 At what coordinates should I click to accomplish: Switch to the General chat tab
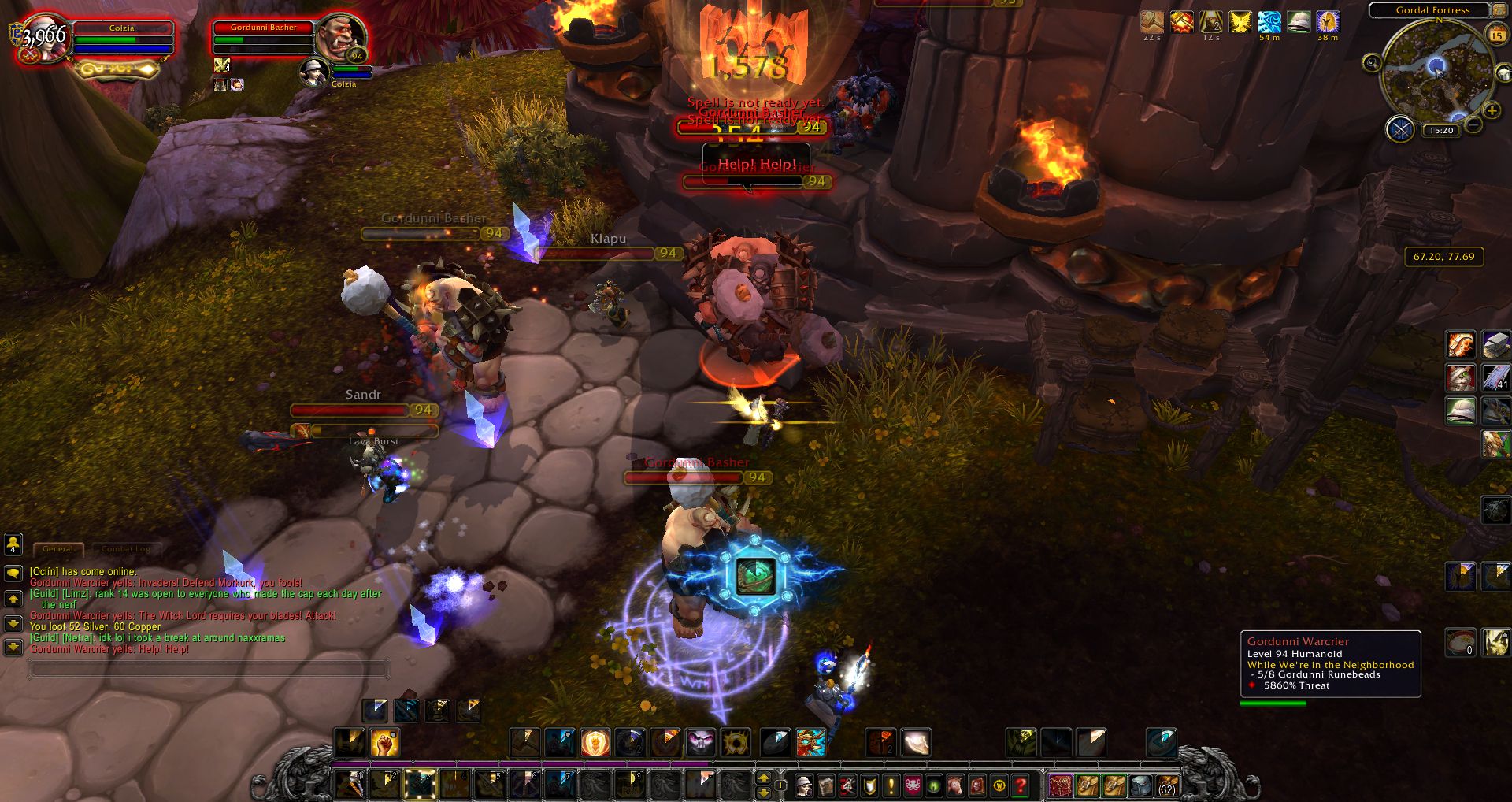(x=57, y=549)
